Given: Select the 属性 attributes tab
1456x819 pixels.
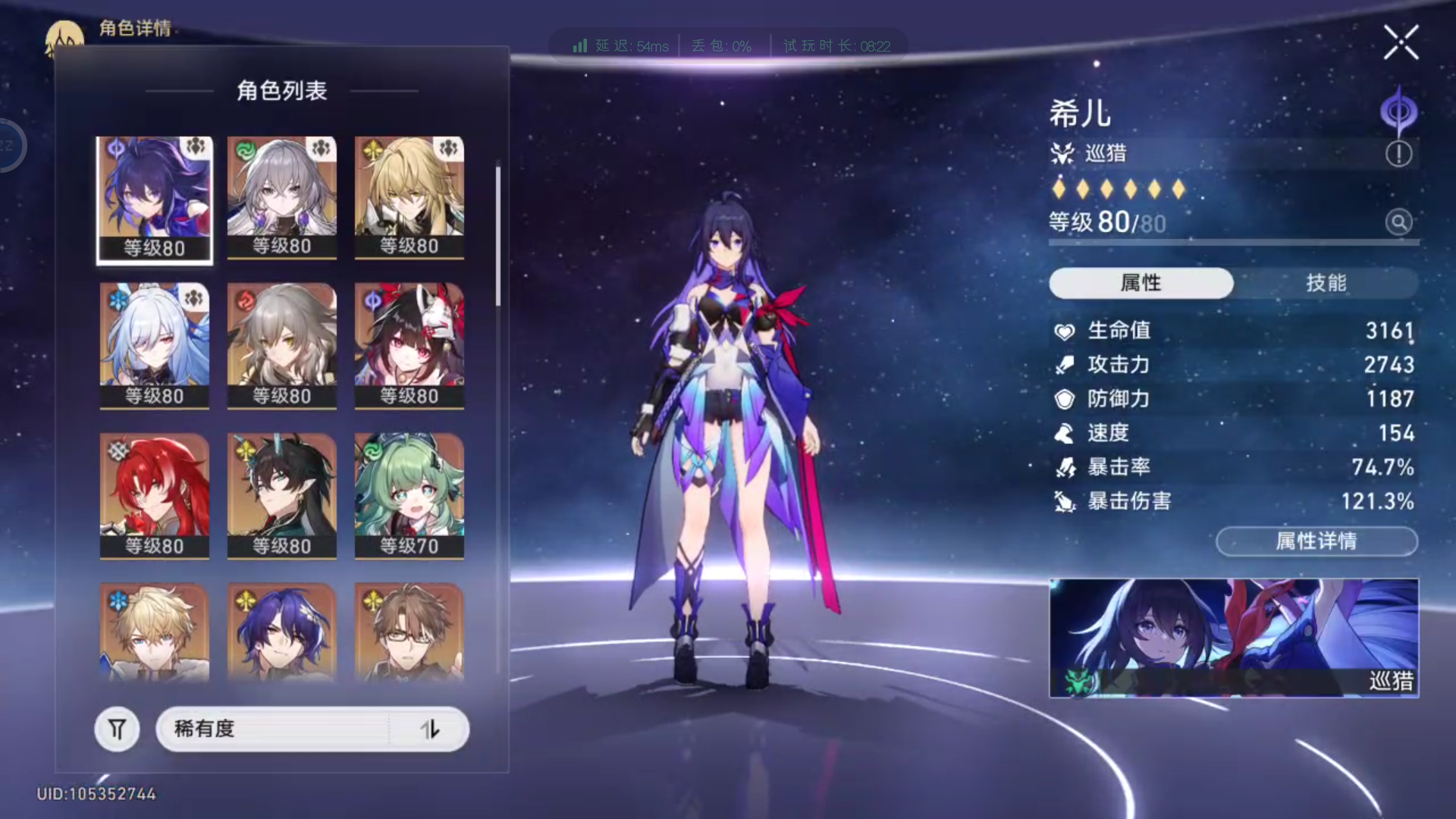Looking at the screenshot, I should [1141, 283].
